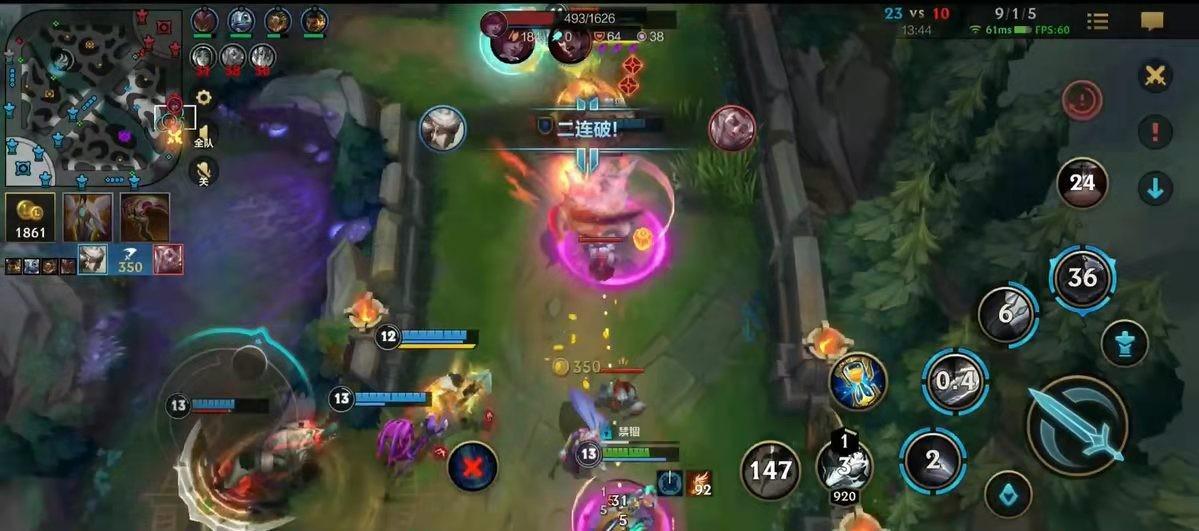Open the shop via the 1861 gold button

pos(30,217)
